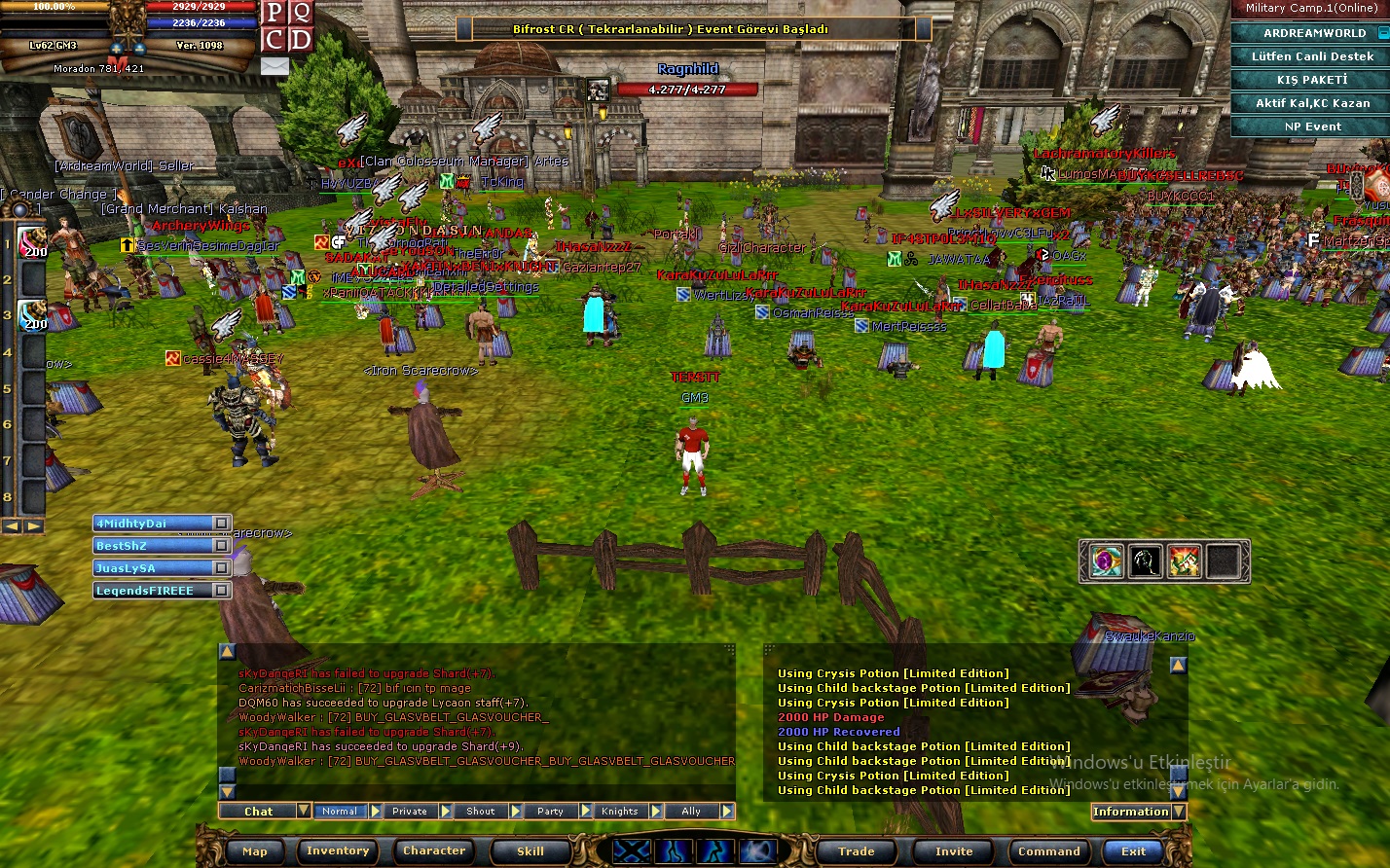The width and height of the screenshot is (1390, 868).
Task: Select the X-shaped skill in the hotbar
Action: (631, 850)
